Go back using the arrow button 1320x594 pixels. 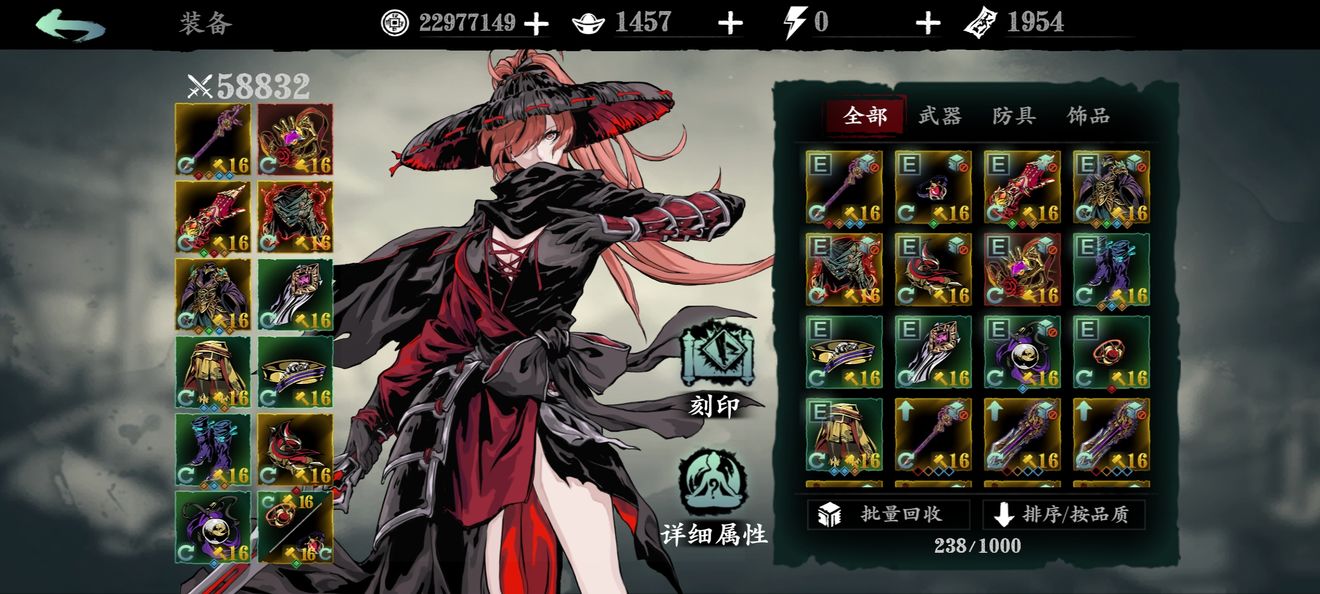click(70, 23)
